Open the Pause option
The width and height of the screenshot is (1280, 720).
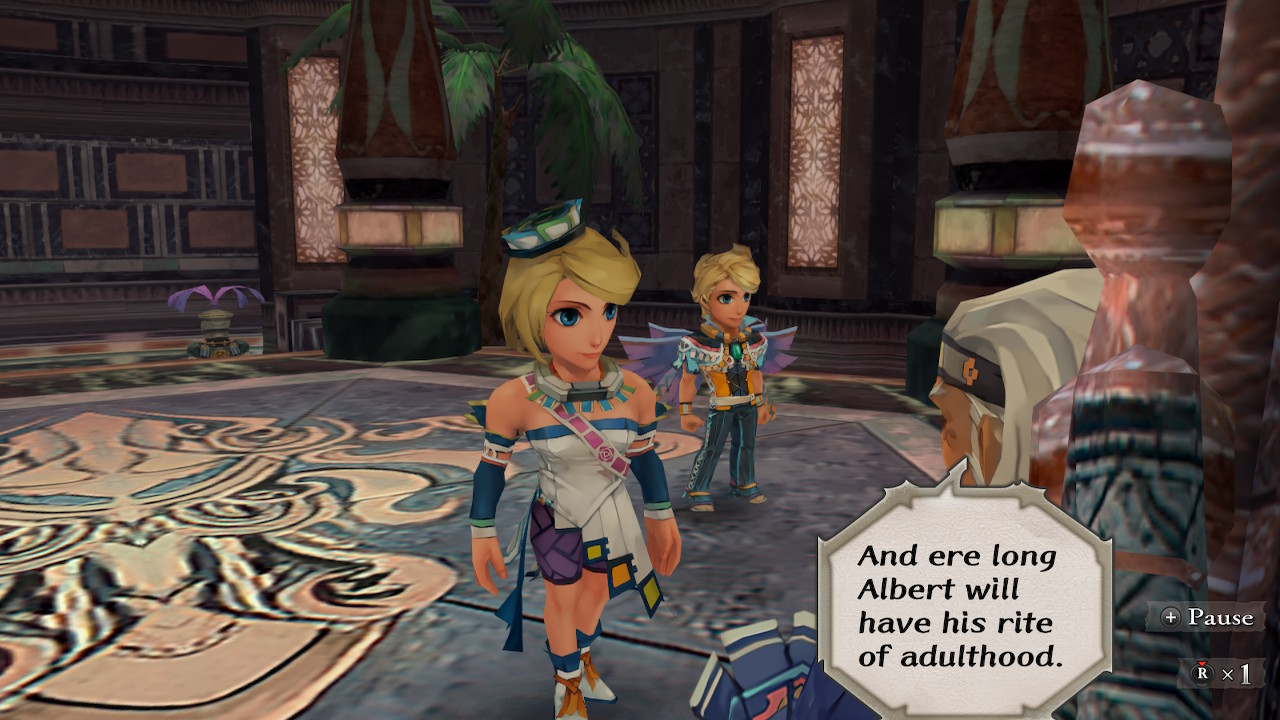tap(1207, 617)
